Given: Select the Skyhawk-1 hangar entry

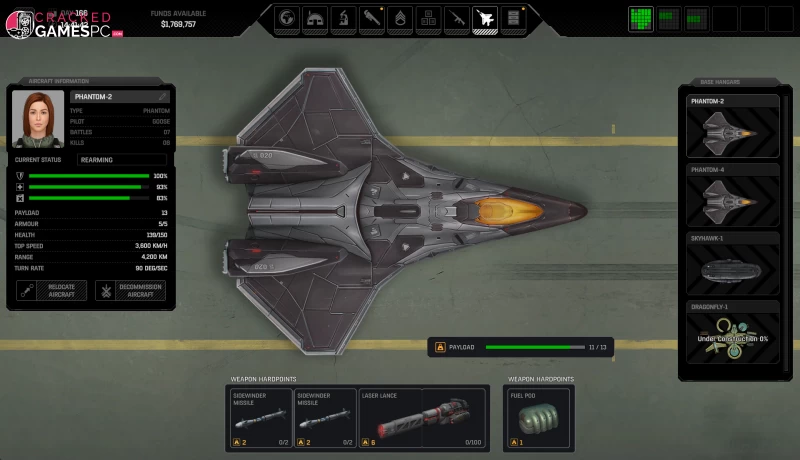Looking at the screenshot, I should pyautogui.click(x=728, y=263).
